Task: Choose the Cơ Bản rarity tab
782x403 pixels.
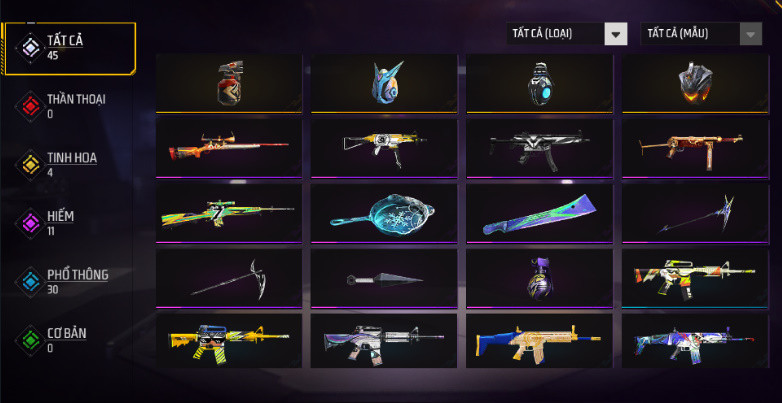Action: pyautogui.click(x=65, y=338)
